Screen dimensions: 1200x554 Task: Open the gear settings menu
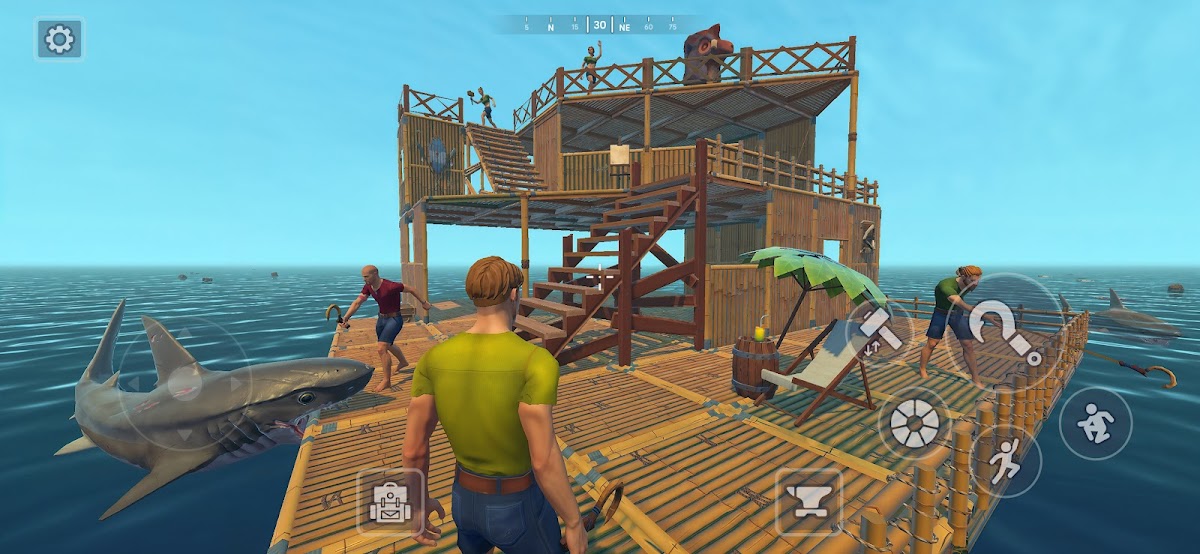click(60, 39)
